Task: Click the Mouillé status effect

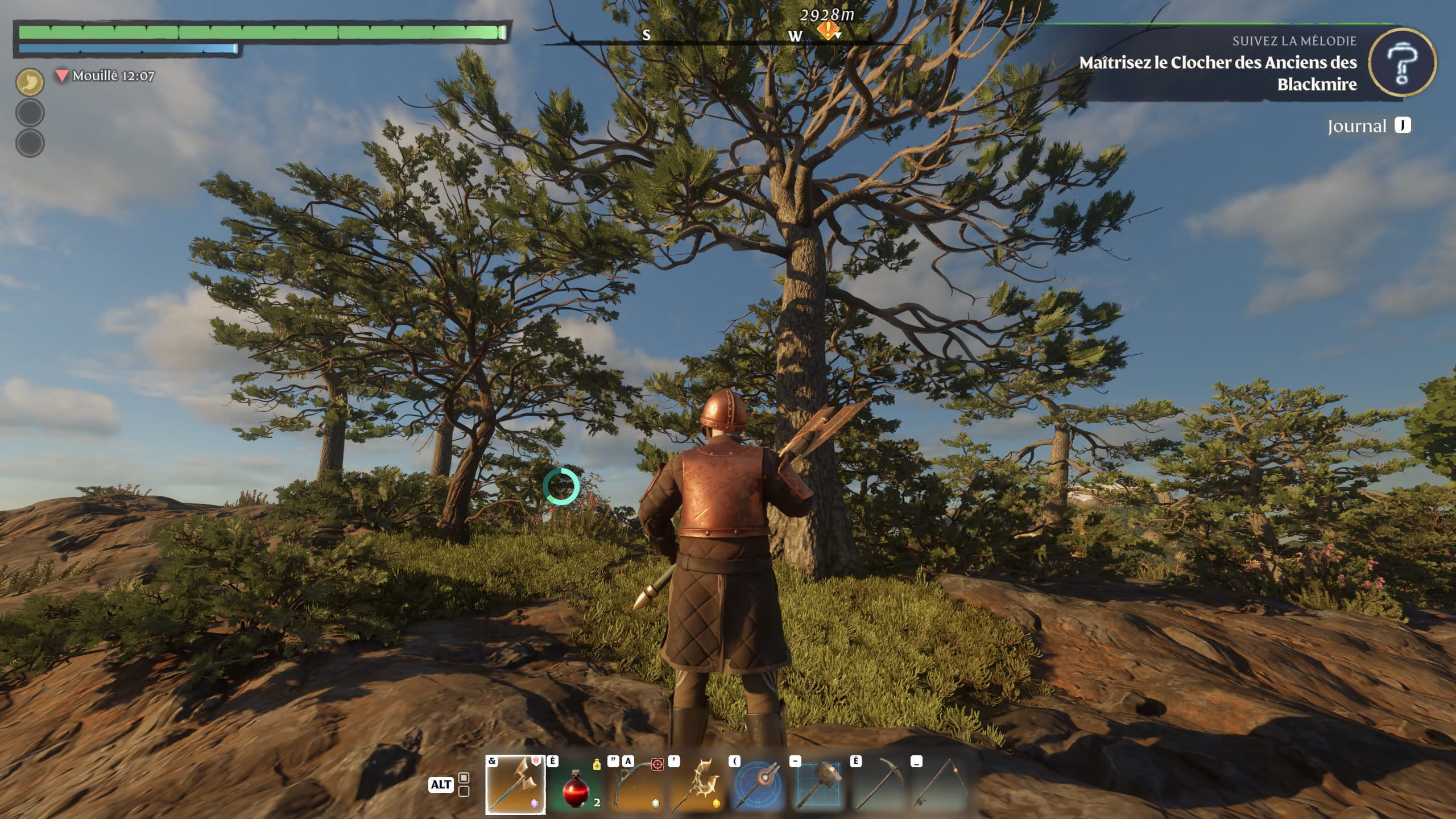Action: pos(106,76)
